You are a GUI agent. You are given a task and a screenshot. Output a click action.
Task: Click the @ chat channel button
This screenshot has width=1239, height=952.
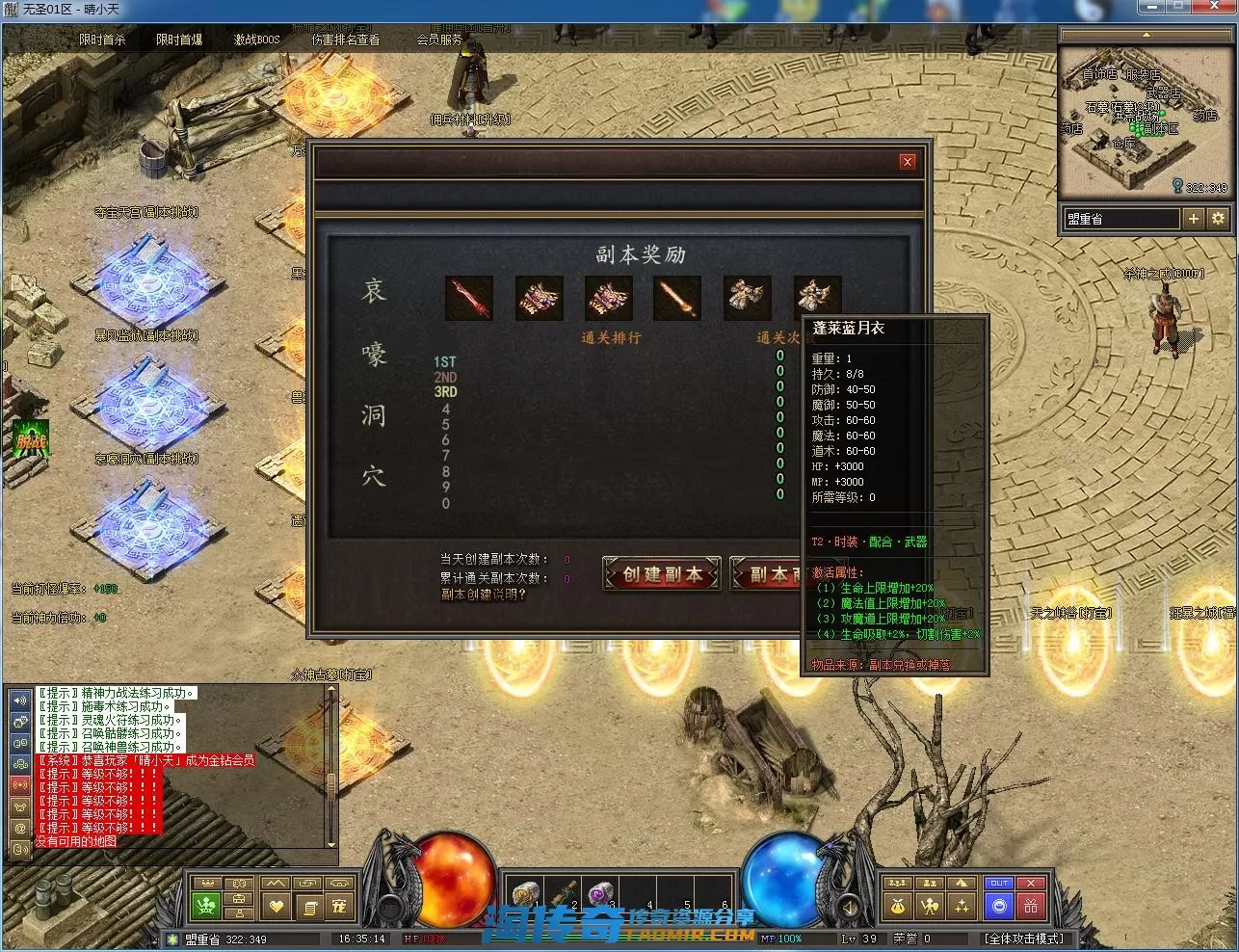pyautogui.click(x=20, y=828)
